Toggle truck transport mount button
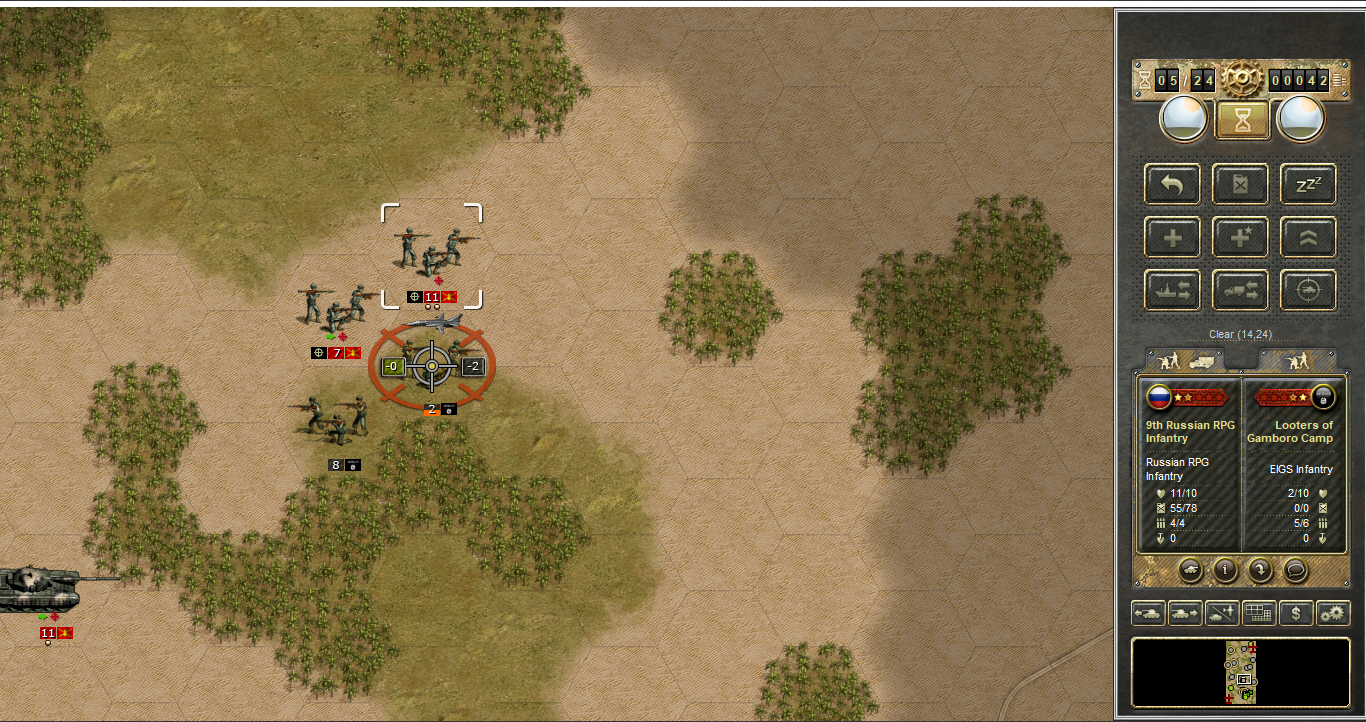The height and width of the screenshot is (722, 1366). point(1240,290)
